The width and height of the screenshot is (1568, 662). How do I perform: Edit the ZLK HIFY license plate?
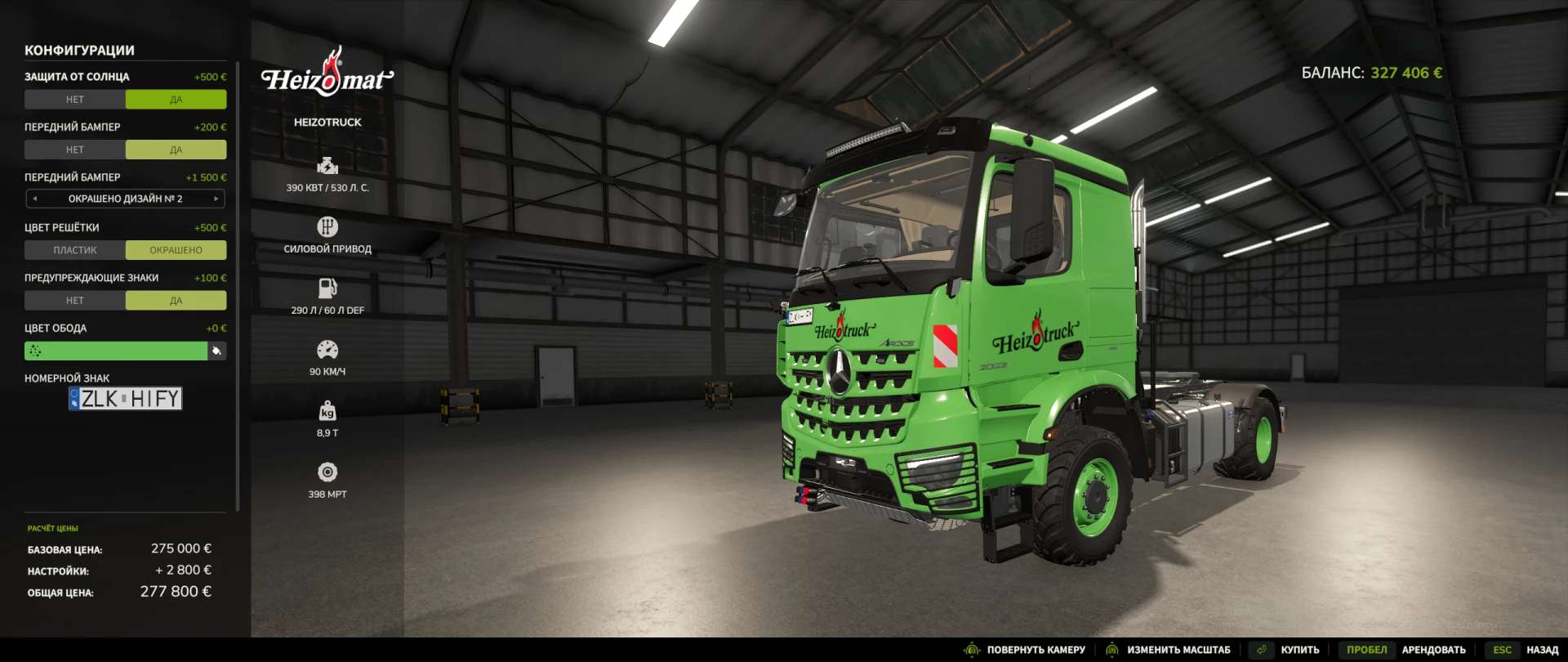click(126, 399)
